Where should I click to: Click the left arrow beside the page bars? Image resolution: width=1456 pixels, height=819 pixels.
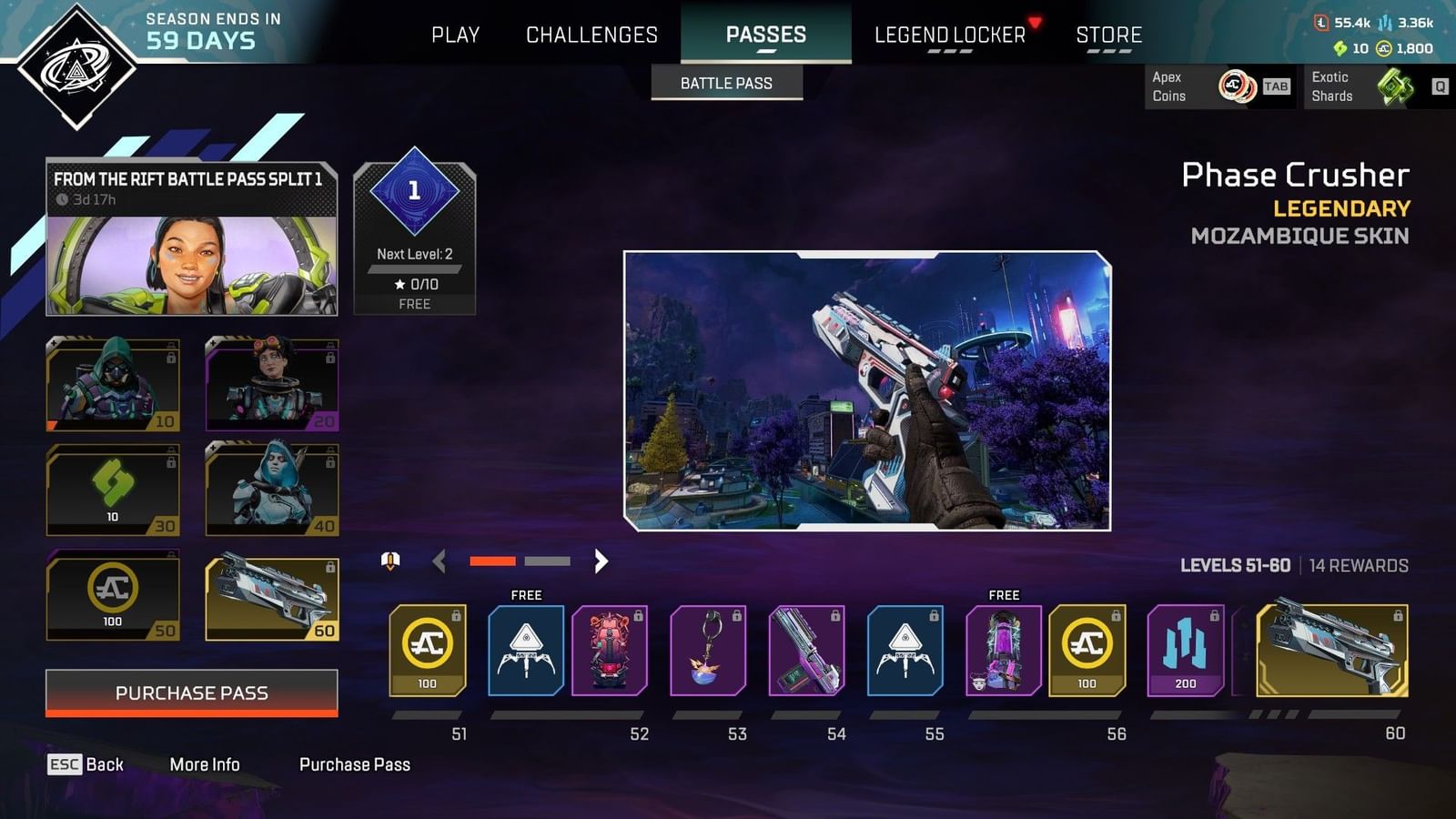tap(440, 561)
